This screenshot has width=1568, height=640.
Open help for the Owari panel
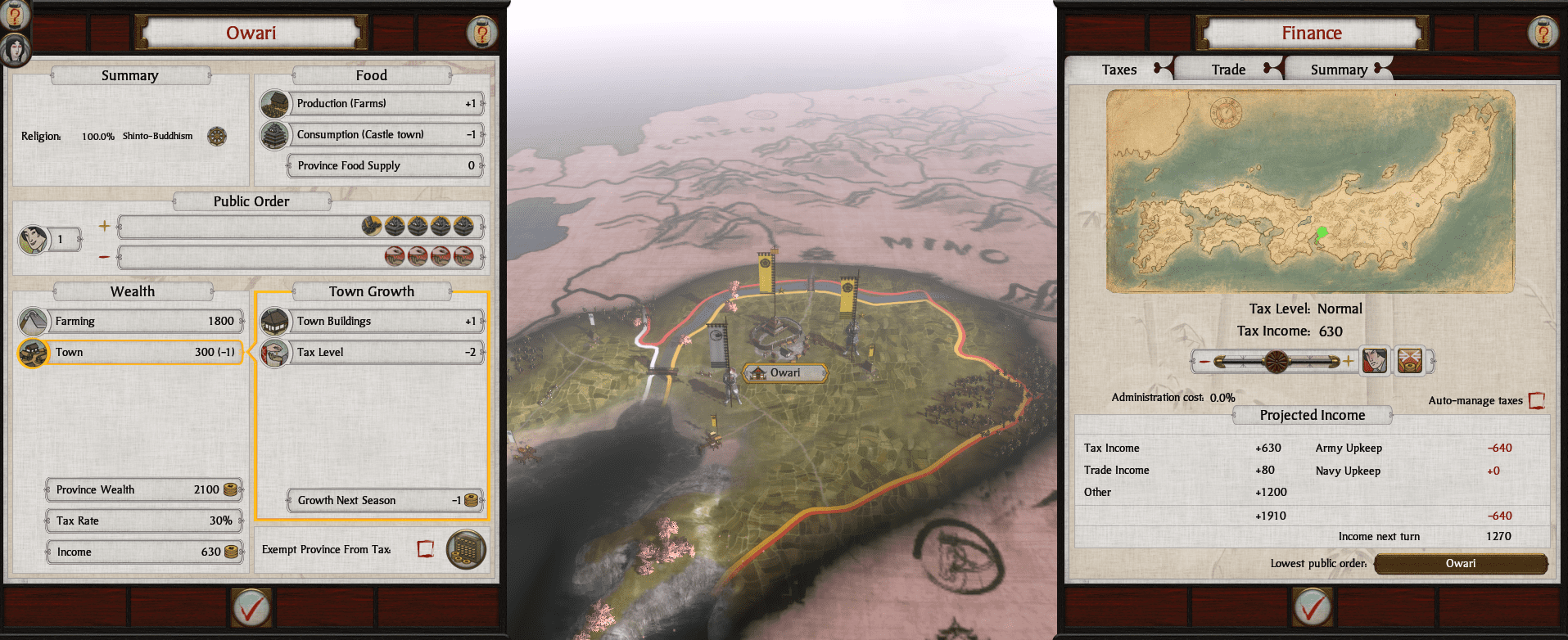[x=482, y=33]
